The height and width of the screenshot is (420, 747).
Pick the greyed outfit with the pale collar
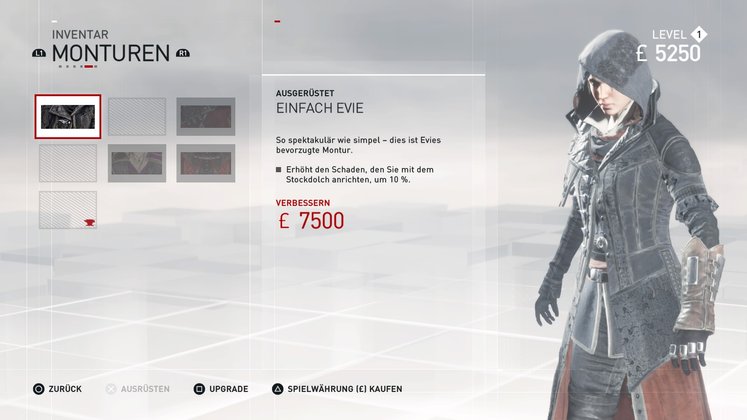click(137, 163)
